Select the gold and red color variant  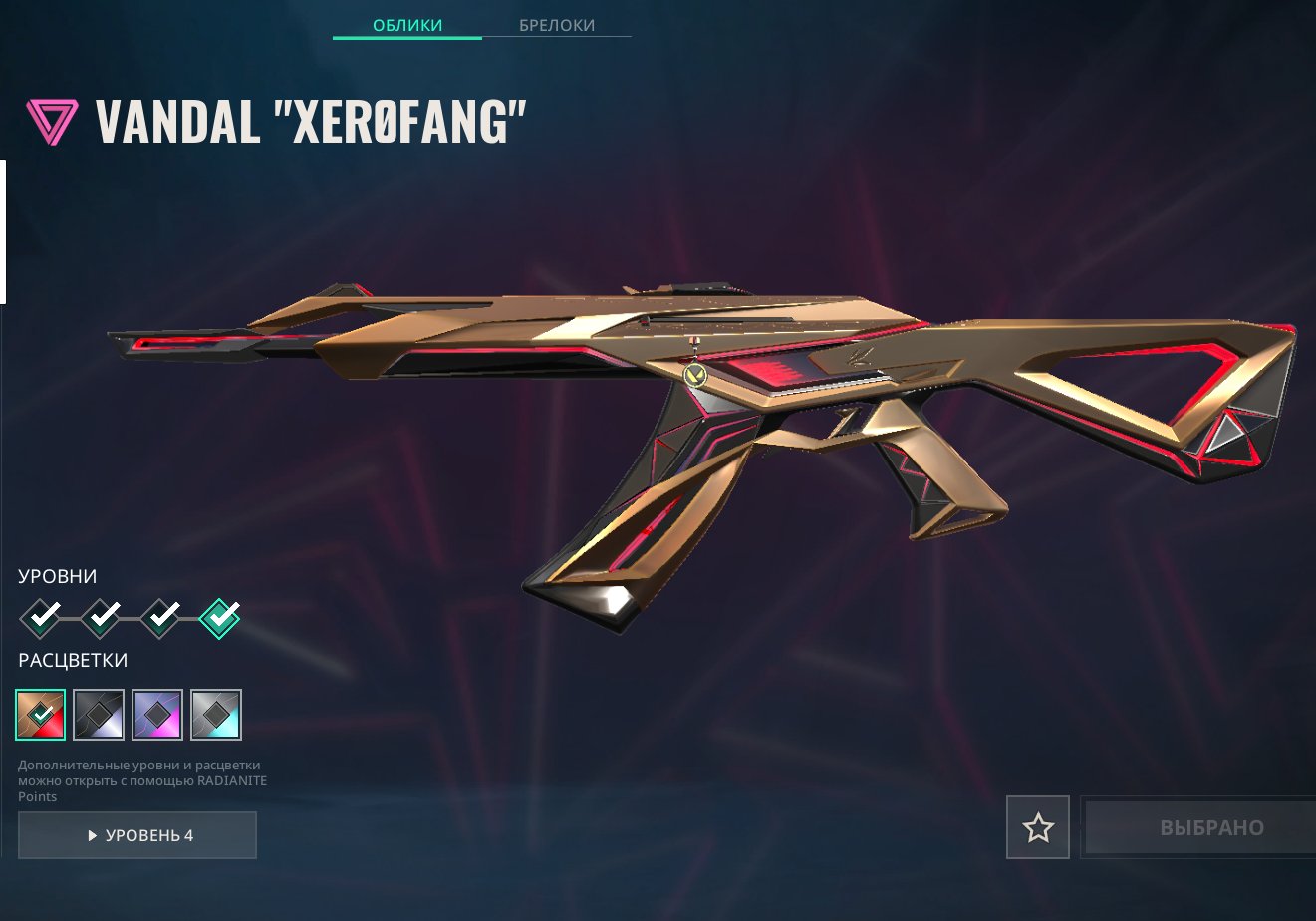pos(41,715)
